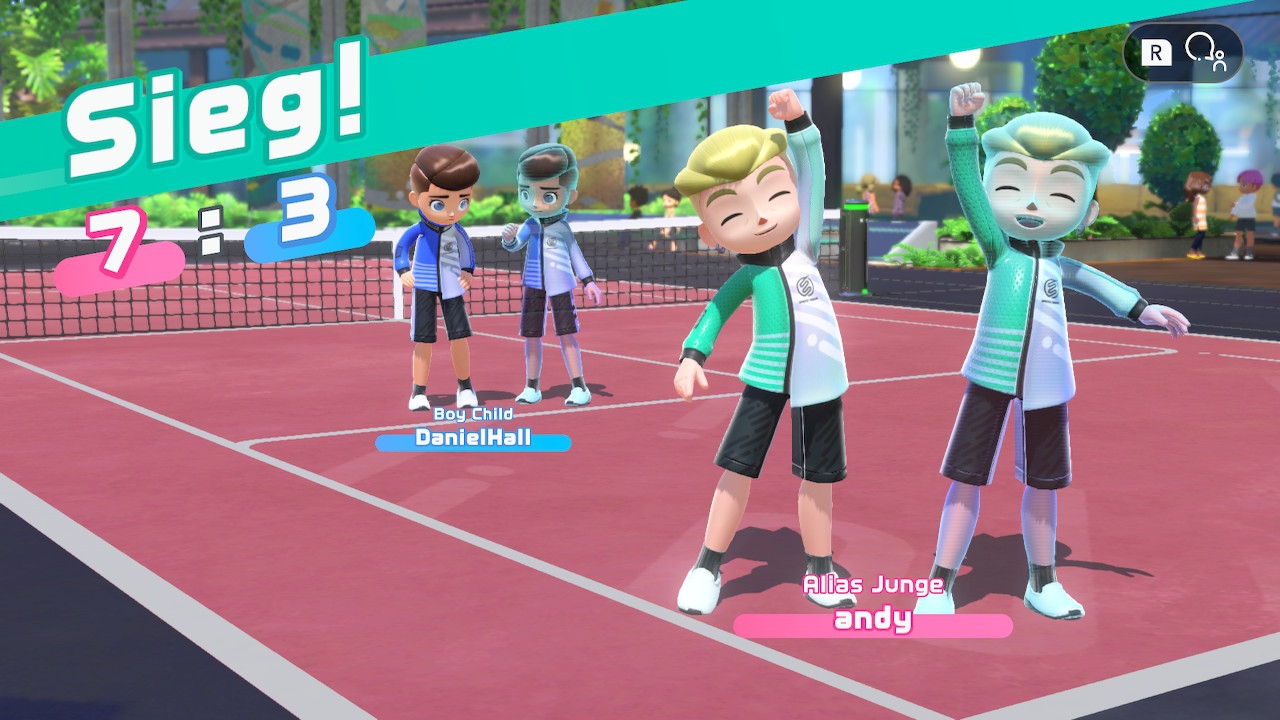The image size is (1280, 720).
Task: Open the player info icon beside R
Action: coord(1205,52)
